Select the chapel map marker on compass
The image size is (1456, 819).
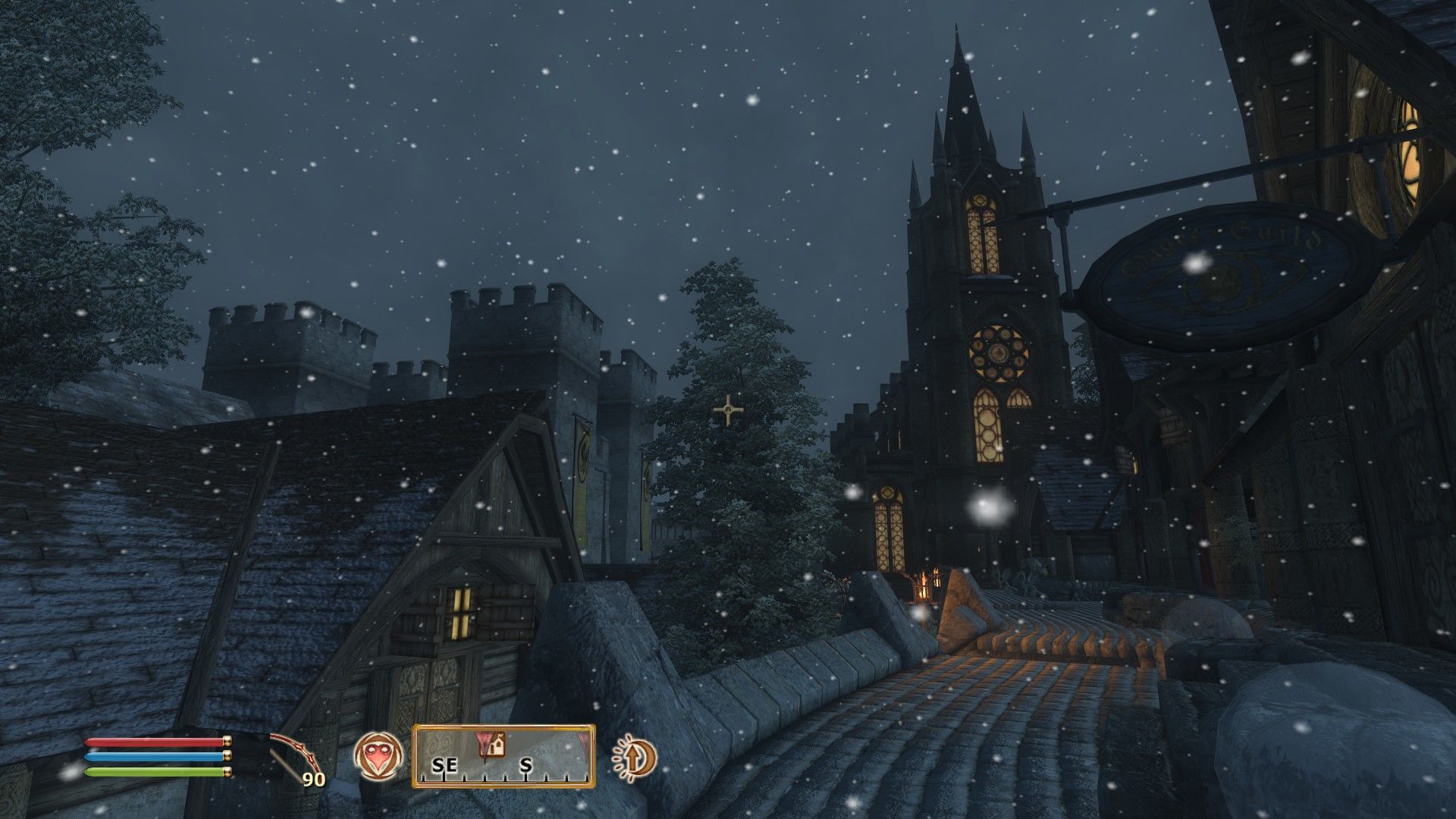pyautogui.click(x=496, y=745)
